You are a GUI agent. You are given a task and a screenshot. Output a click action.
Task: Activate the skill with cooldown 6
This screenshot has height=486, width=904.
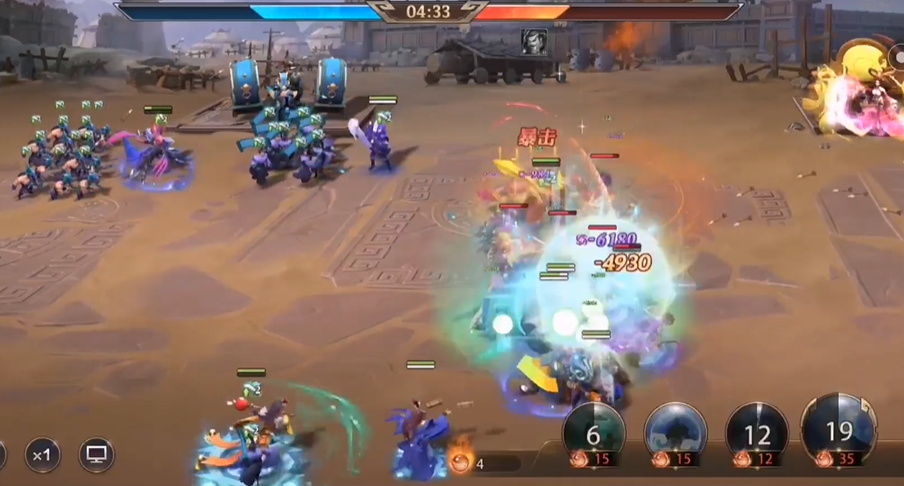(x=594, y=434)
